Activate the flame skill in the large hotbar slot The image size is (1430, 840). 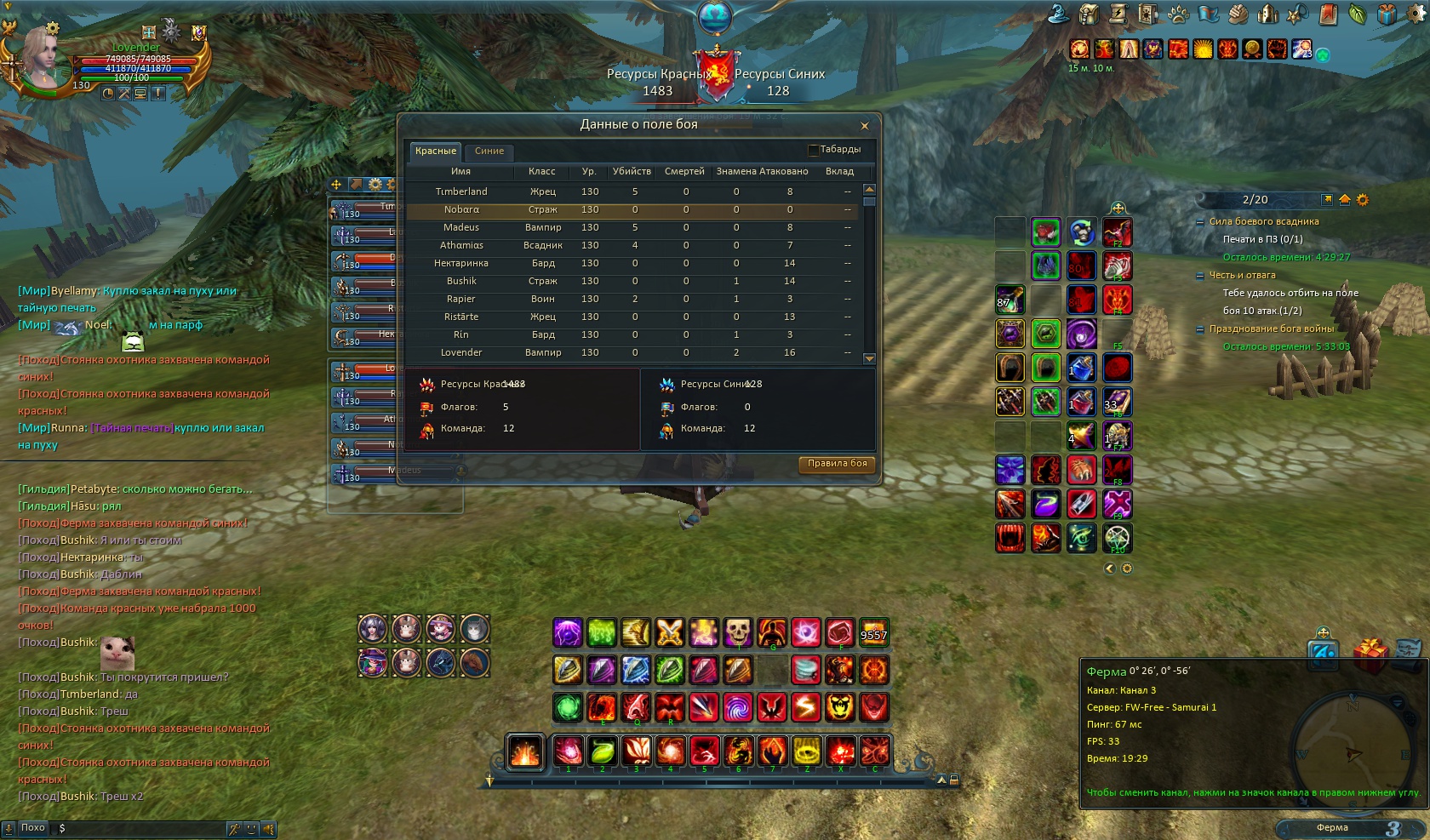524,751
